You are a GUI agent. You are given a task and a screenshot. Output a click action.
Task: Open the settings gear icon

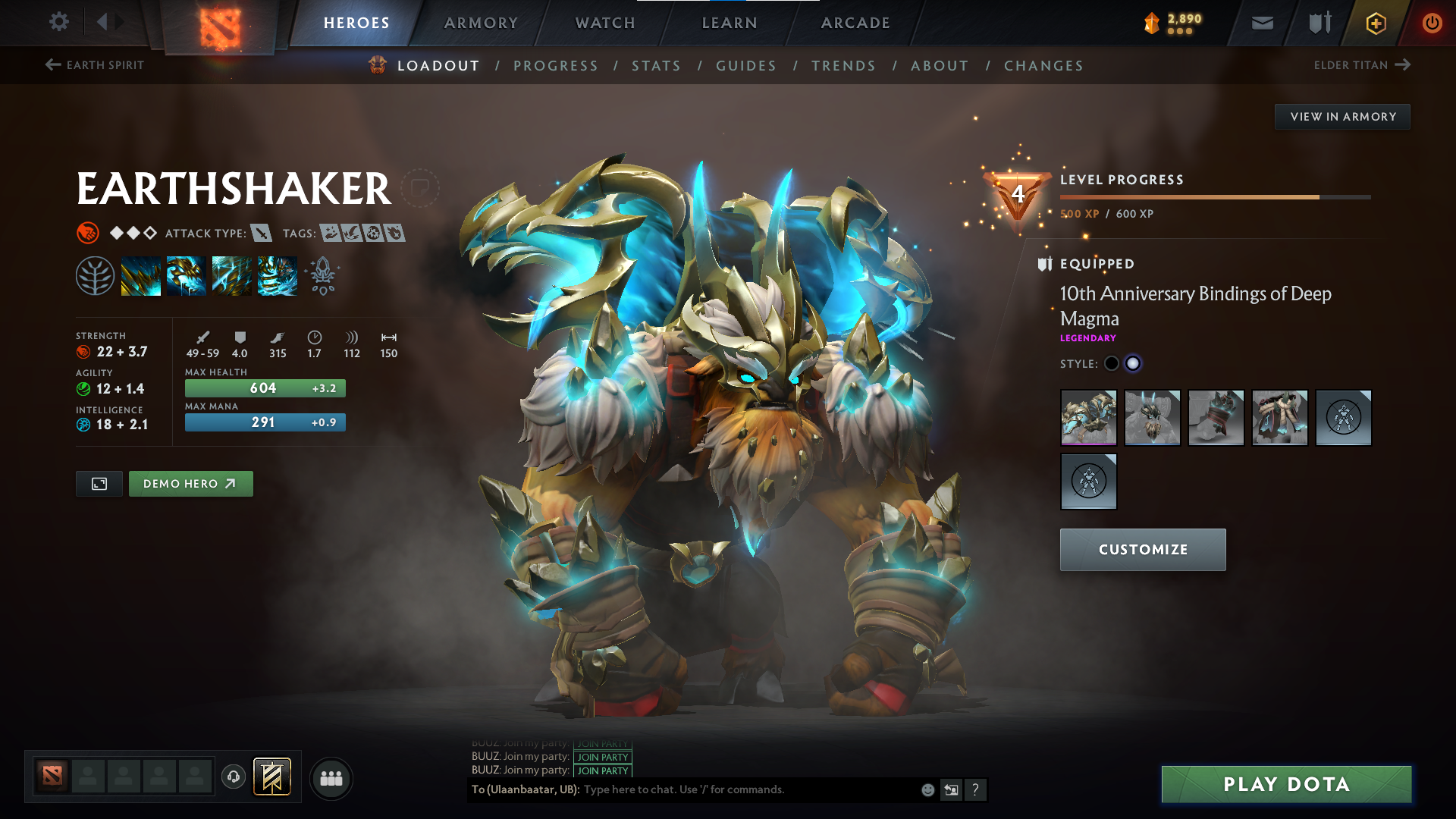point(58,23)
